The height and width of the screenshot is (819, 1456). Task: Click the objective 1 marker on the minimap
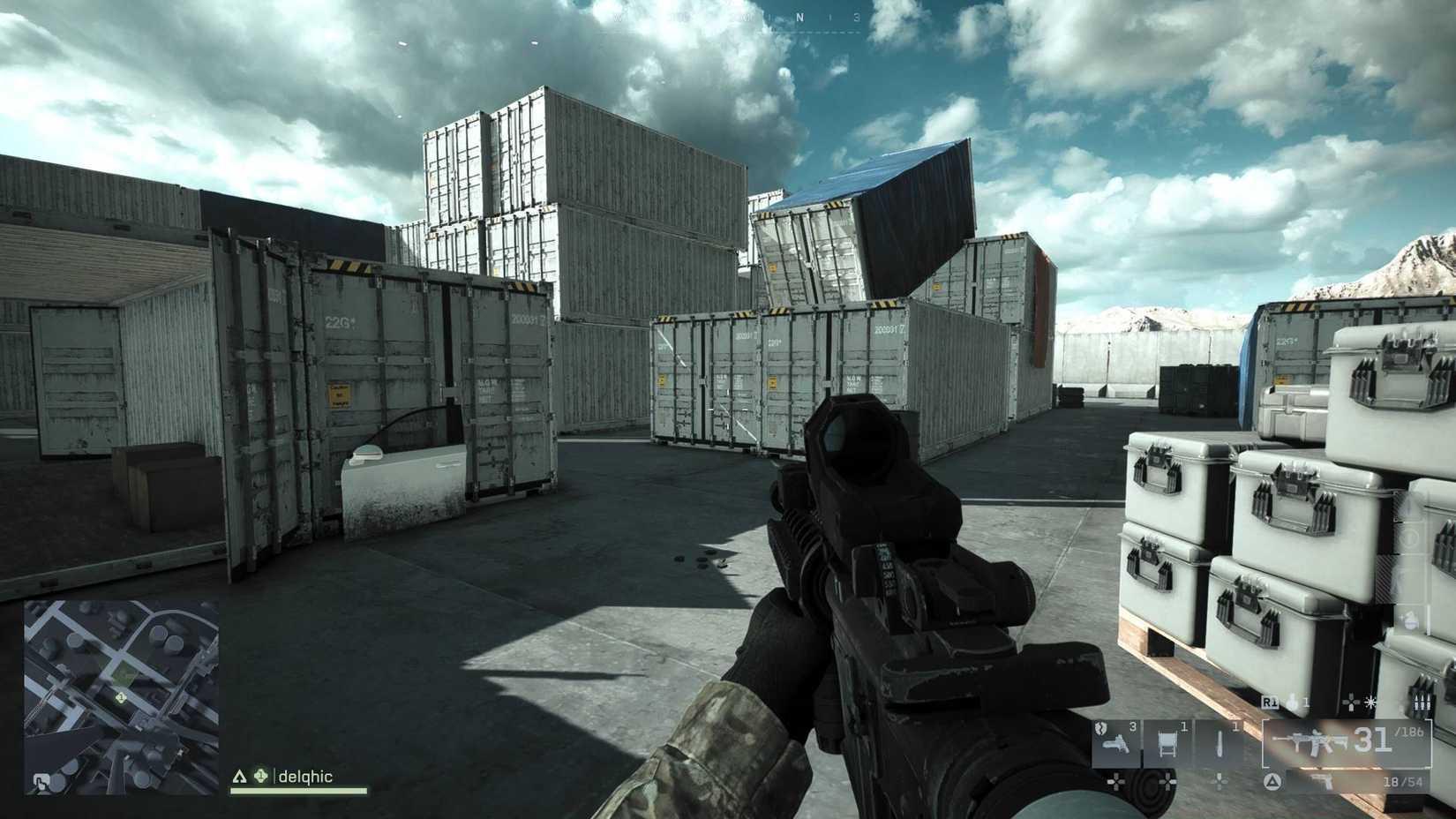pyautogui.click(x=122, y=696)
